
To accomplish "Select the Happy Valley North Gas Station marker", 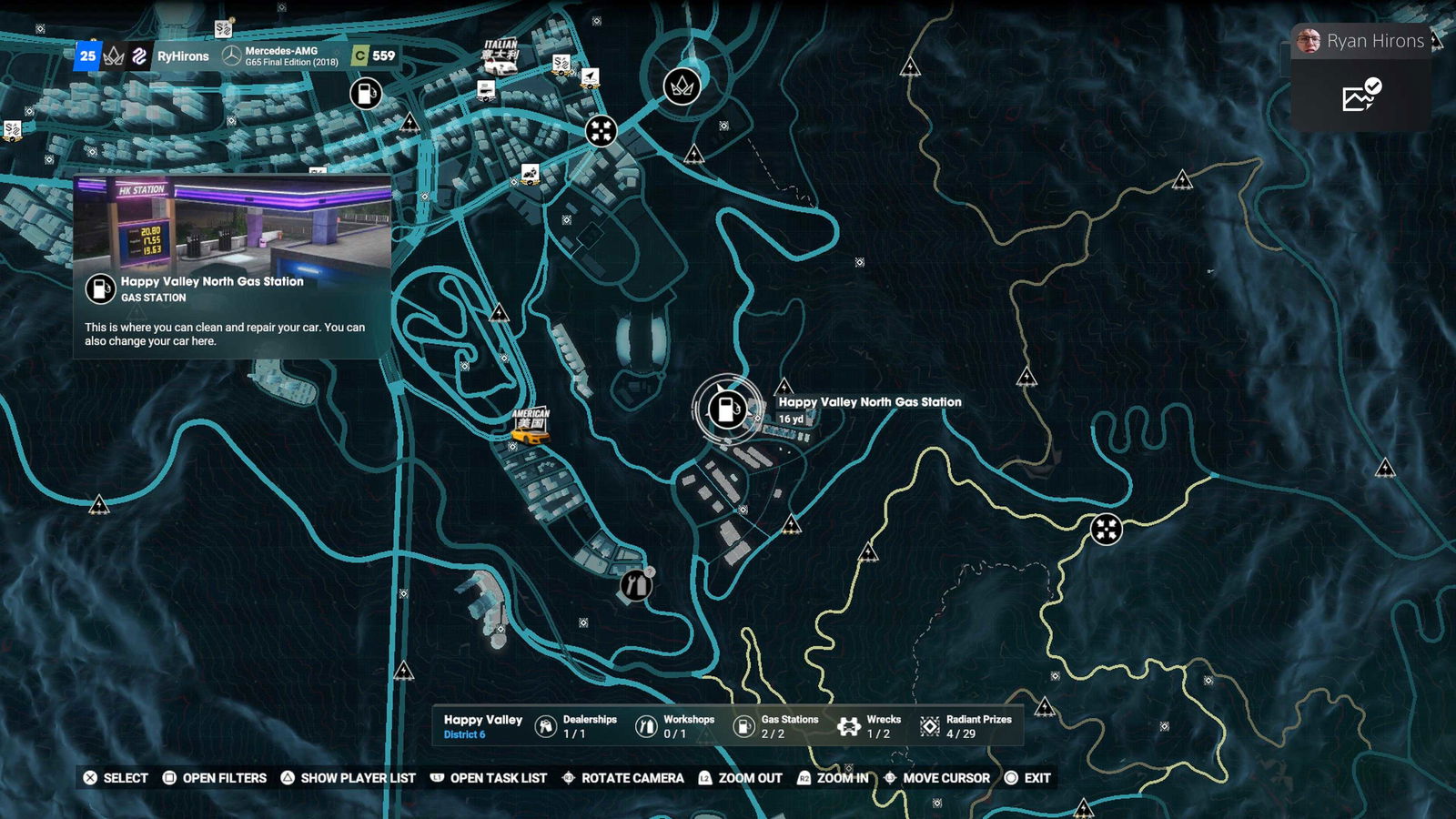I will [726, 409].
